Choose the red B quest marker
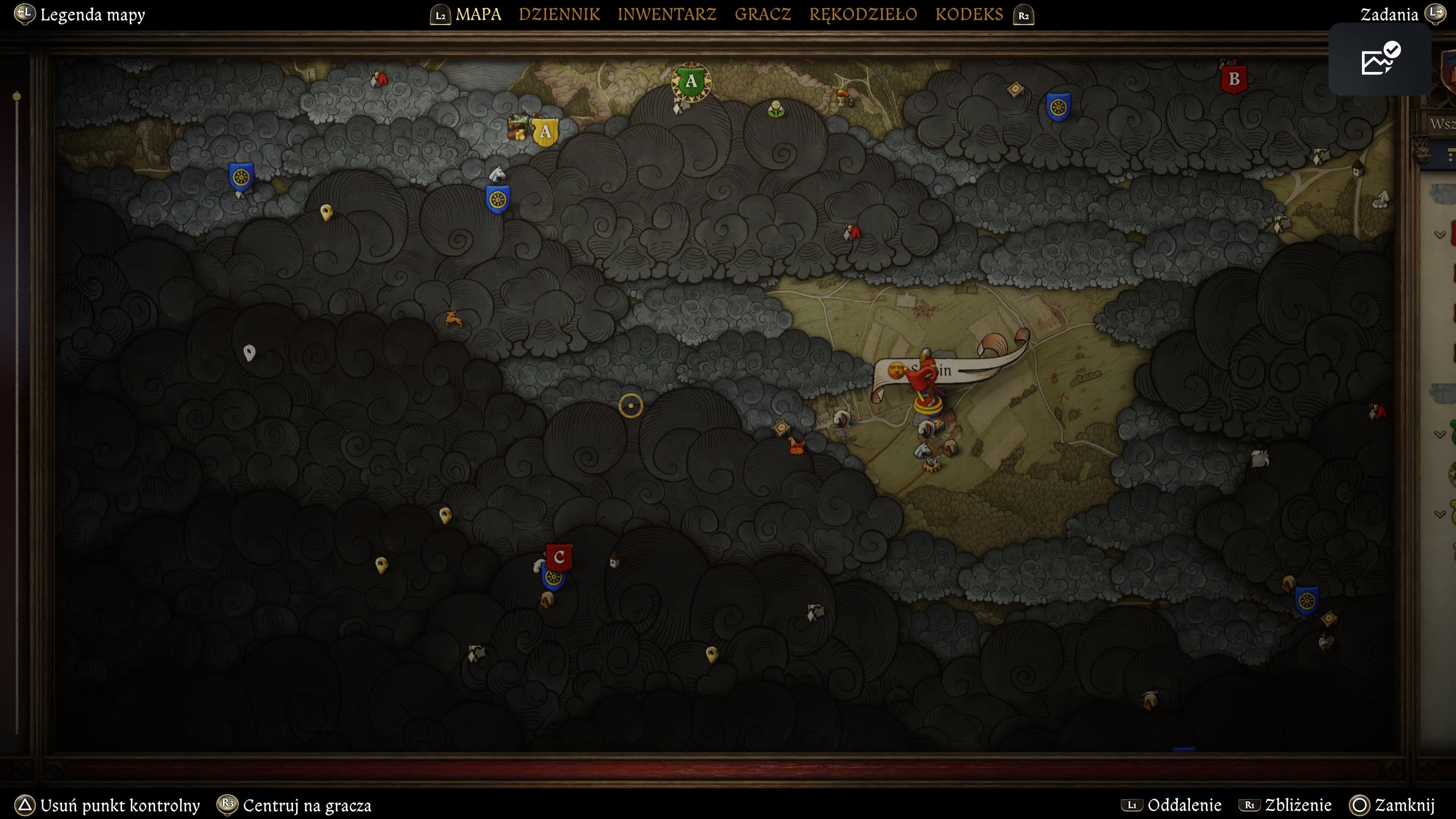1456x819 pixels. 1234,79
